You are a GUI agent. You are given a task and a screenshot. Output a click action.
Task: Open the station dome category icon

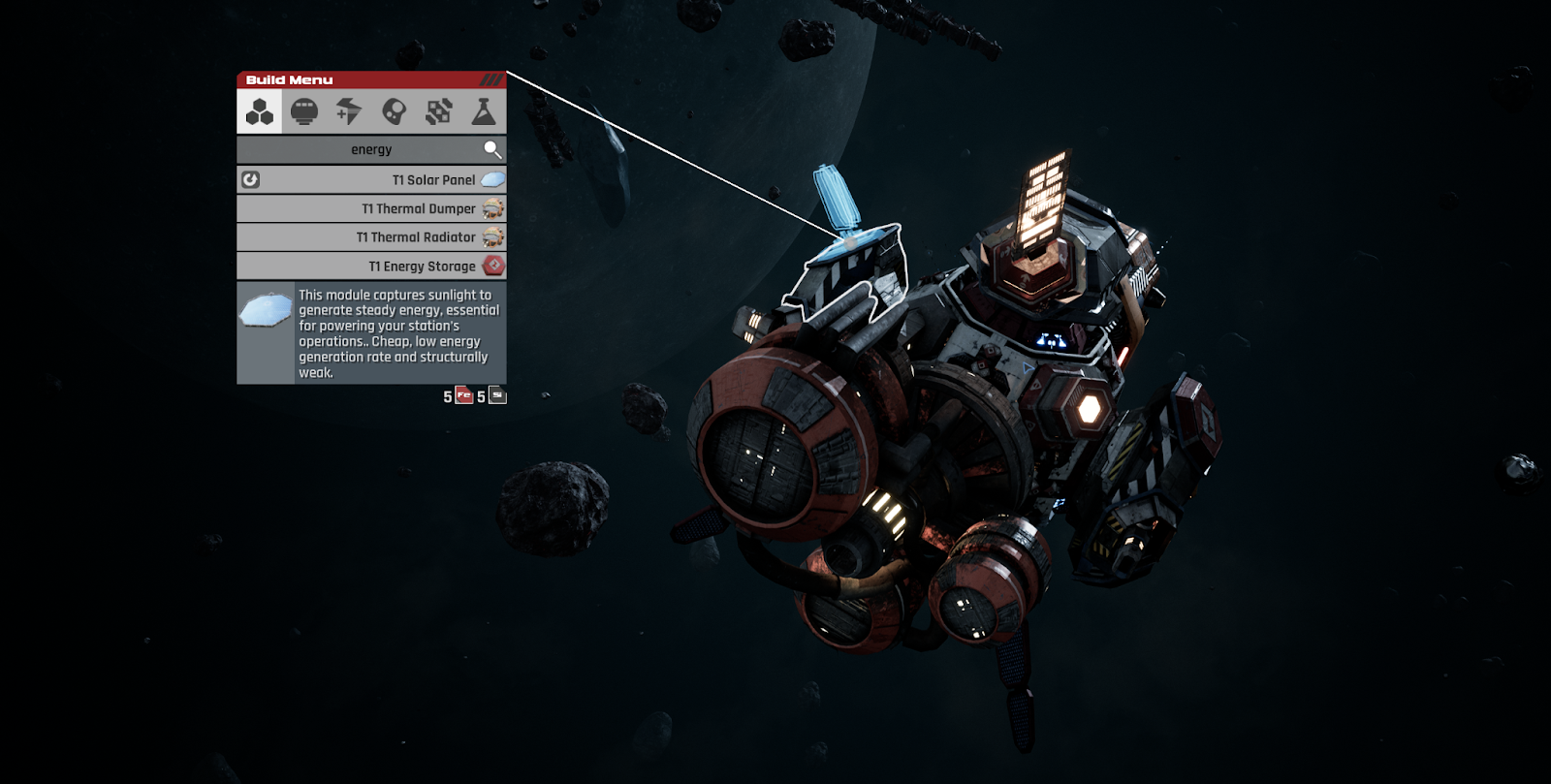(x=302, y=110)
